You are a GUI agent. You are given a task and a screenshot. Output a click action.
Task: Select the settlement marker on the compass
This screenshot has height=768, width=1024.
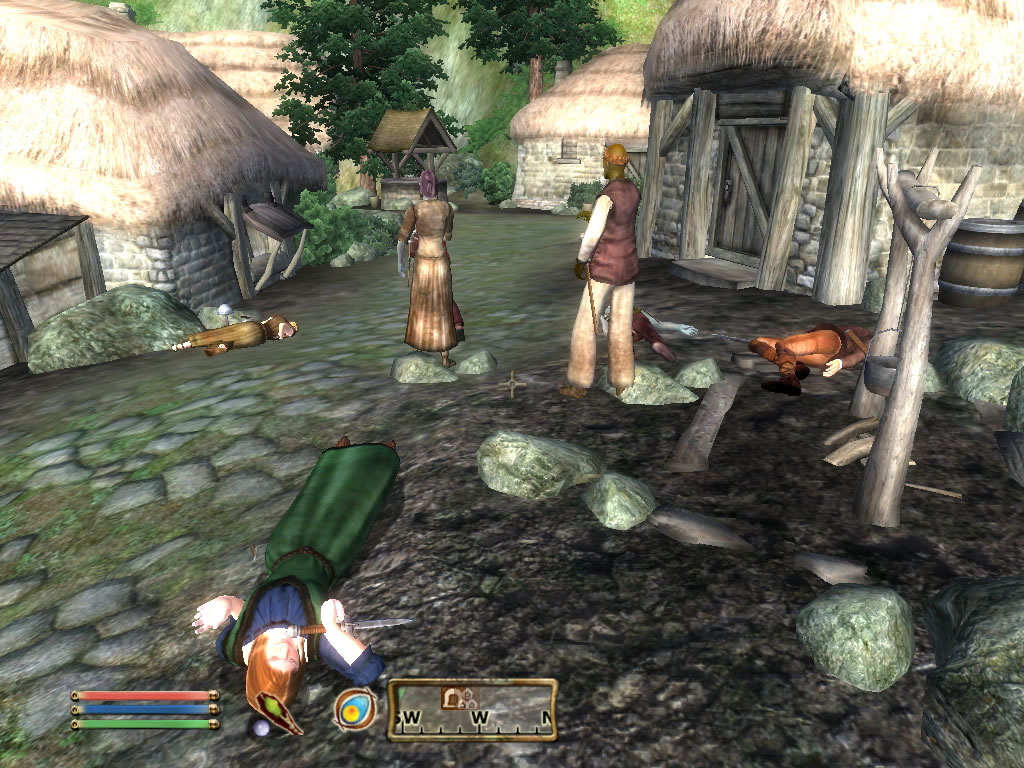[x=466, y=698]
